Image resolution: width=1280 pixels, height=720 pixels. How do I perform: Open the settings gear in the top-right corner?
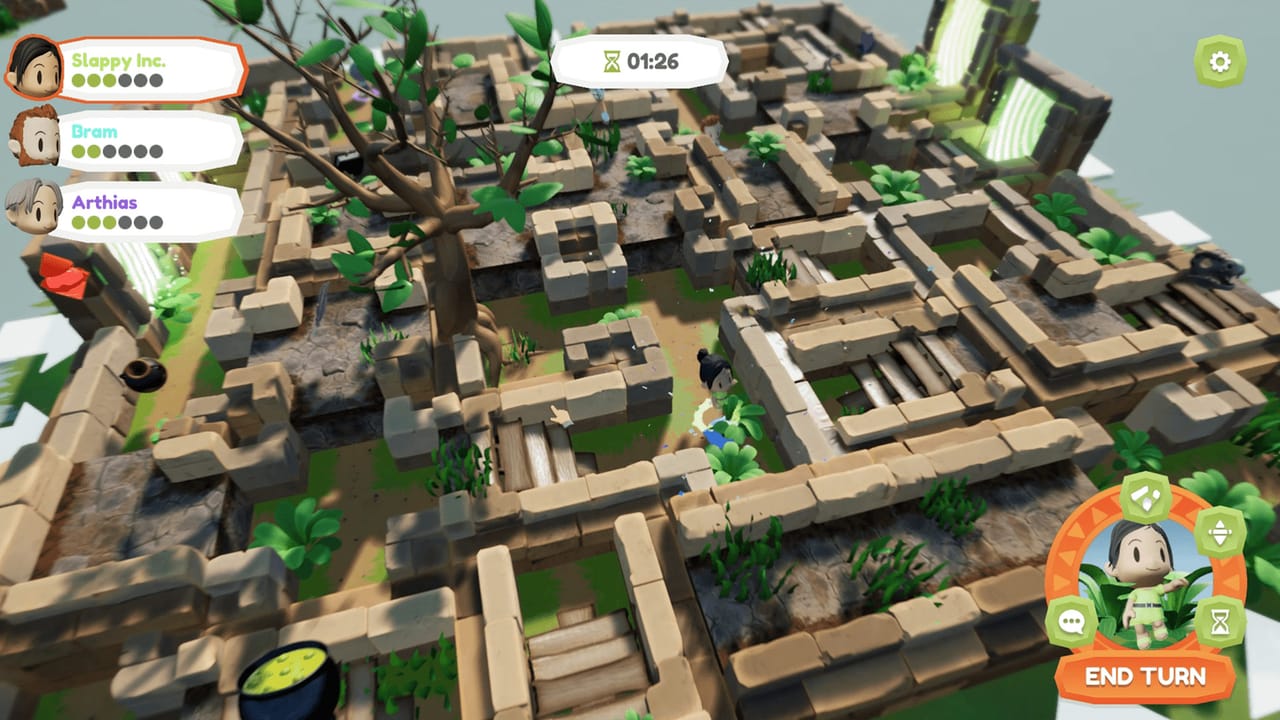1218,60
